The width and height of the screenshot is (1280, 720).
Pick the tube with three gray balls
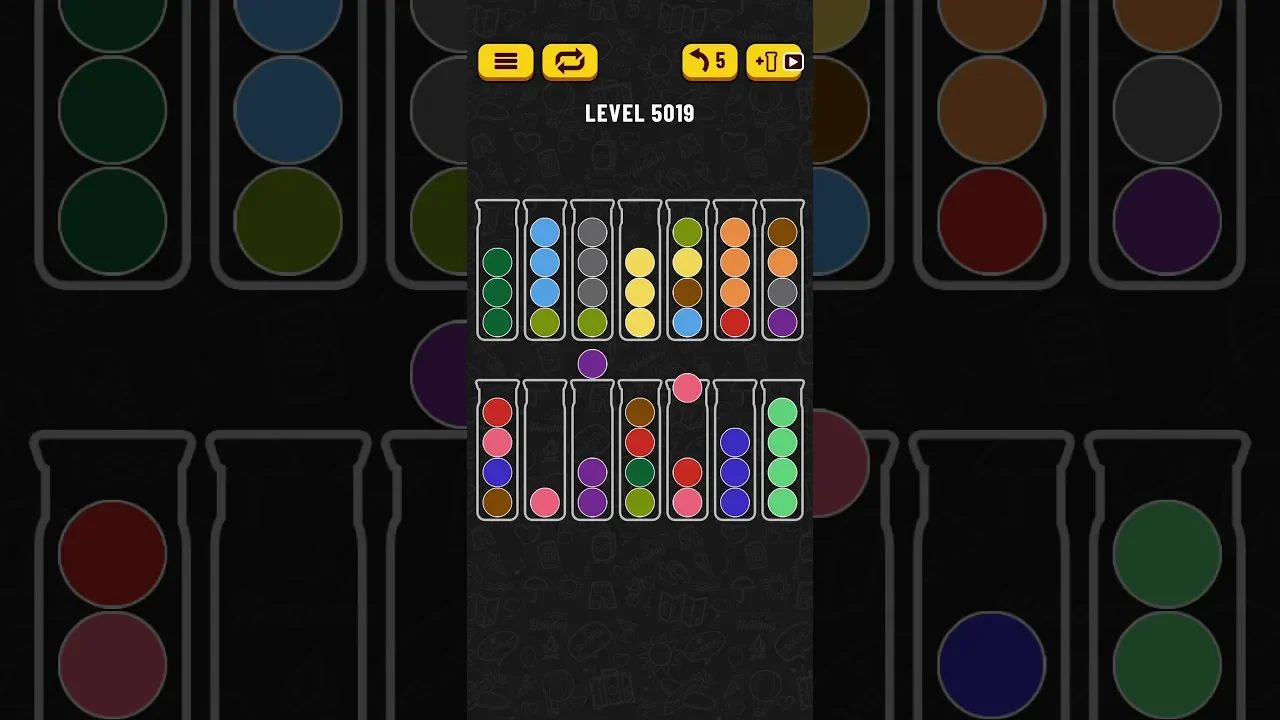593,271
